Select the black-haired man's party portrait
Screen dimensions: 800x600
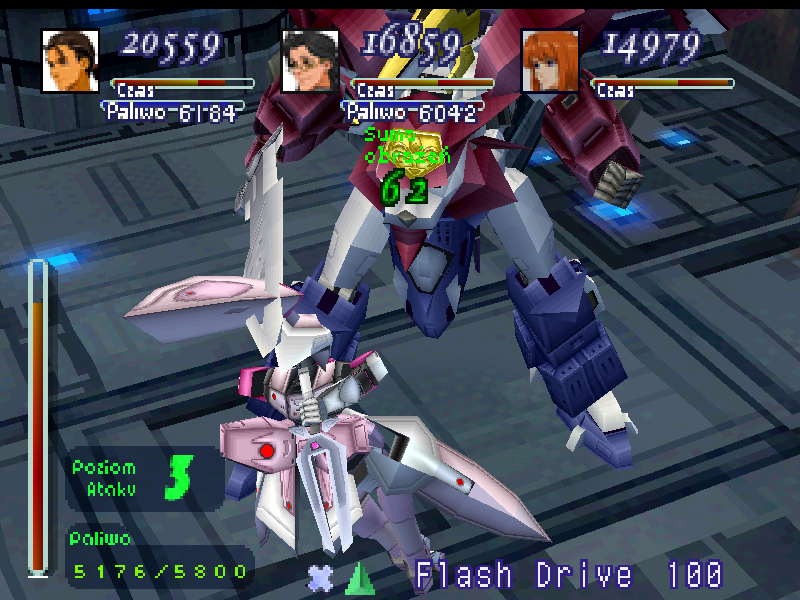pos(310,60)
